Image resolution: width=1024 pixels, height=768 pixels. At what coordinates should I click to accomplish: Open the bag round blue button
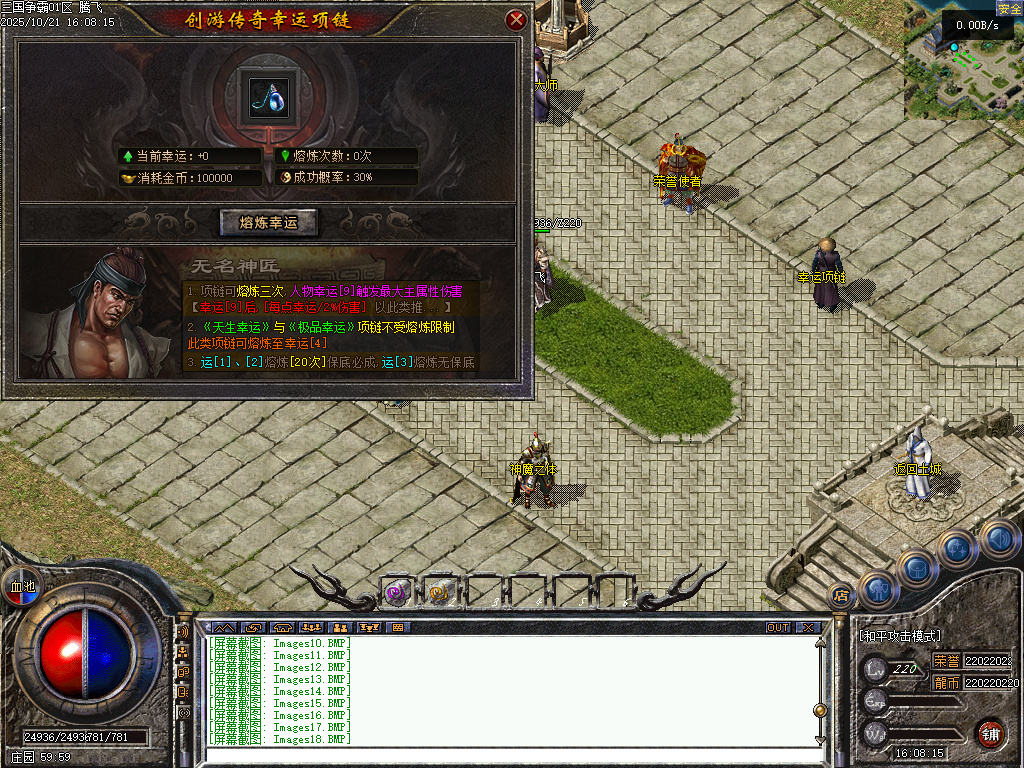tap(917, 568)
